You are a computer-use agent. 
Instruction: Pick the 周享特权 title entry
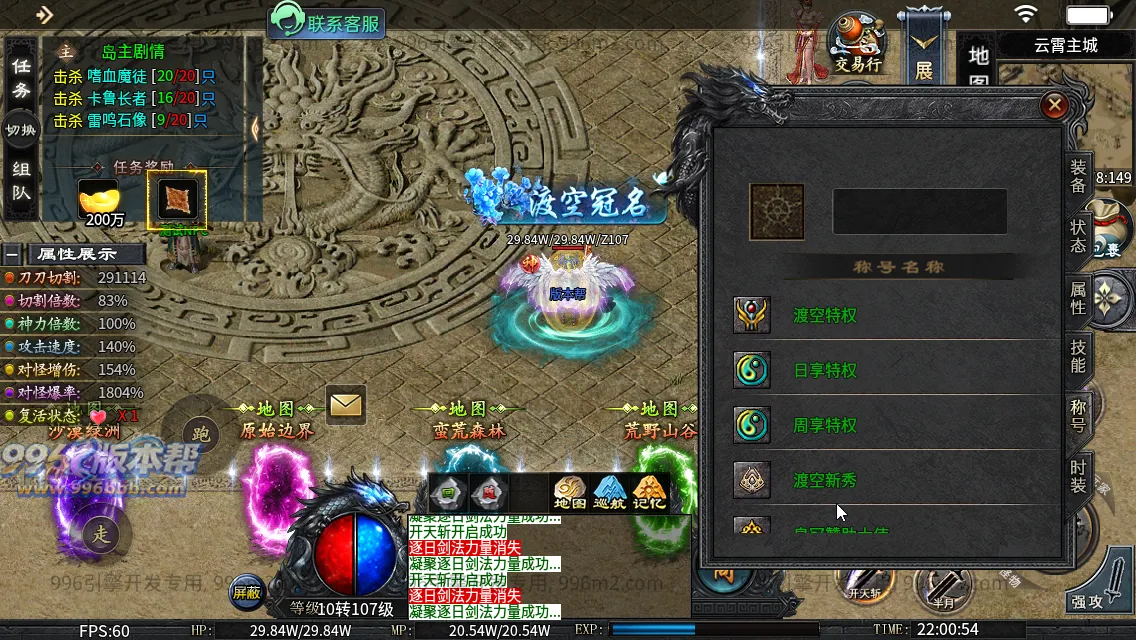[x=825, y=426]
